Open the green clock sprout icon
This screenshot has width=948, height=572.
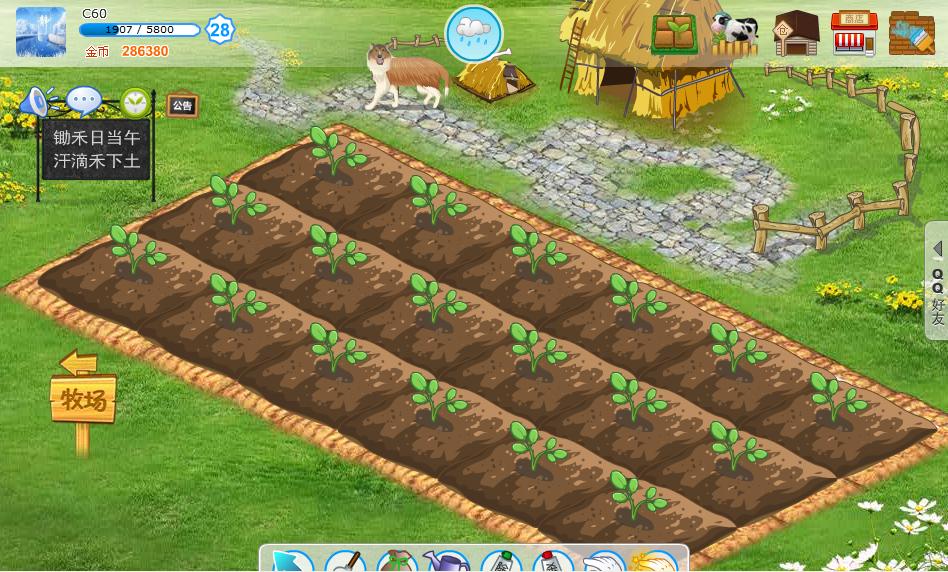[x=135, y=102]
